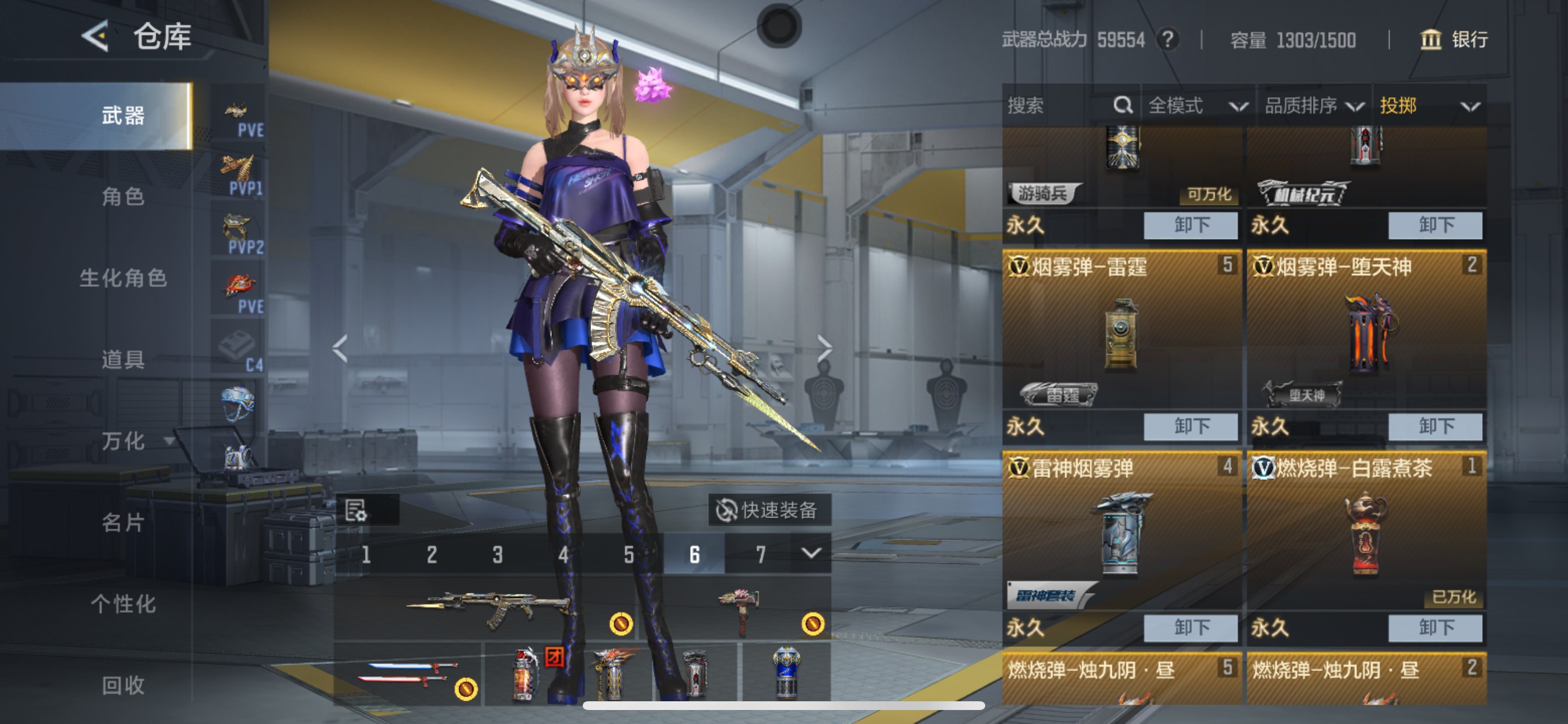Screen dimensions: 1568x724
Task: Expand extra loadout slots with the chevron after 7
Action: [812, 554]
